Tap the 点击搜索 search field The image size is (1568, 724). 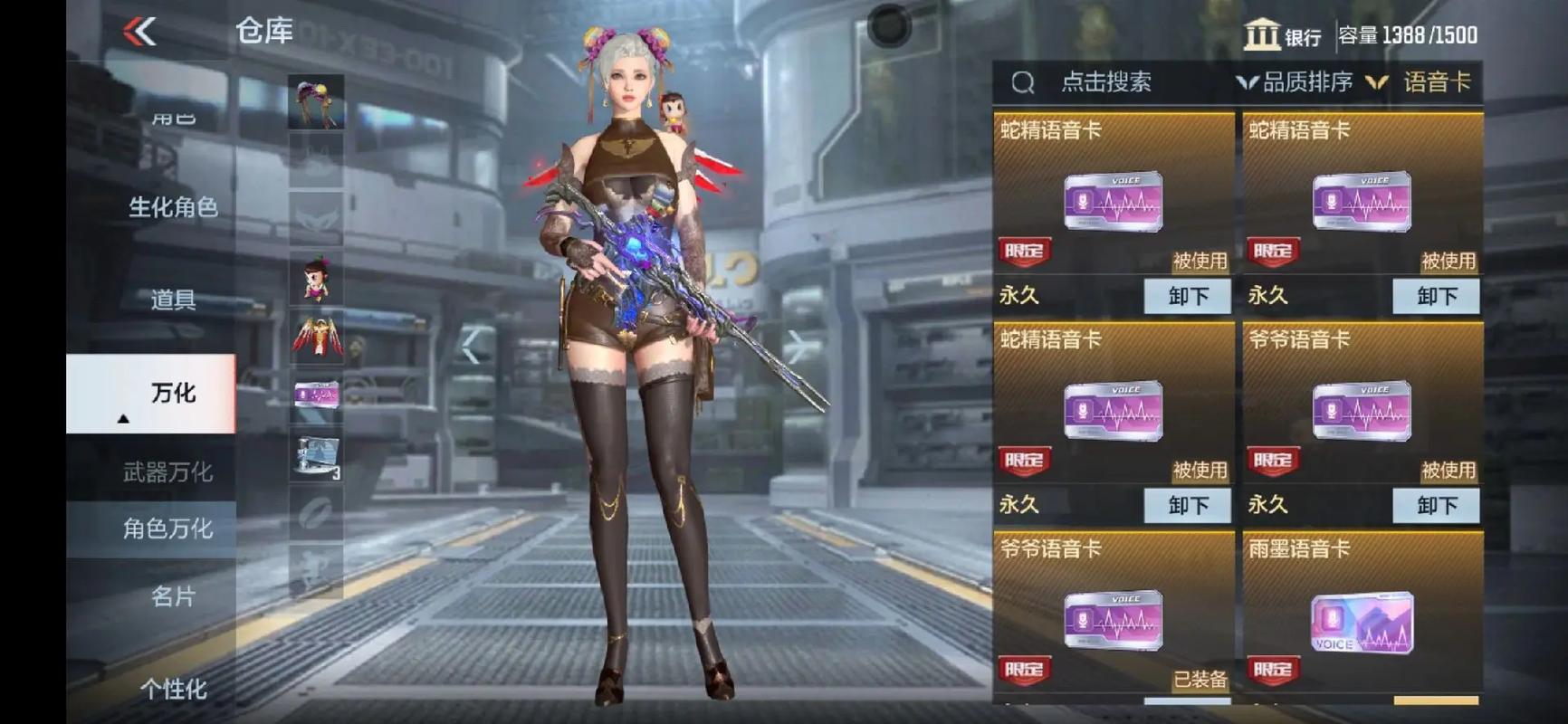point(1106,82)
